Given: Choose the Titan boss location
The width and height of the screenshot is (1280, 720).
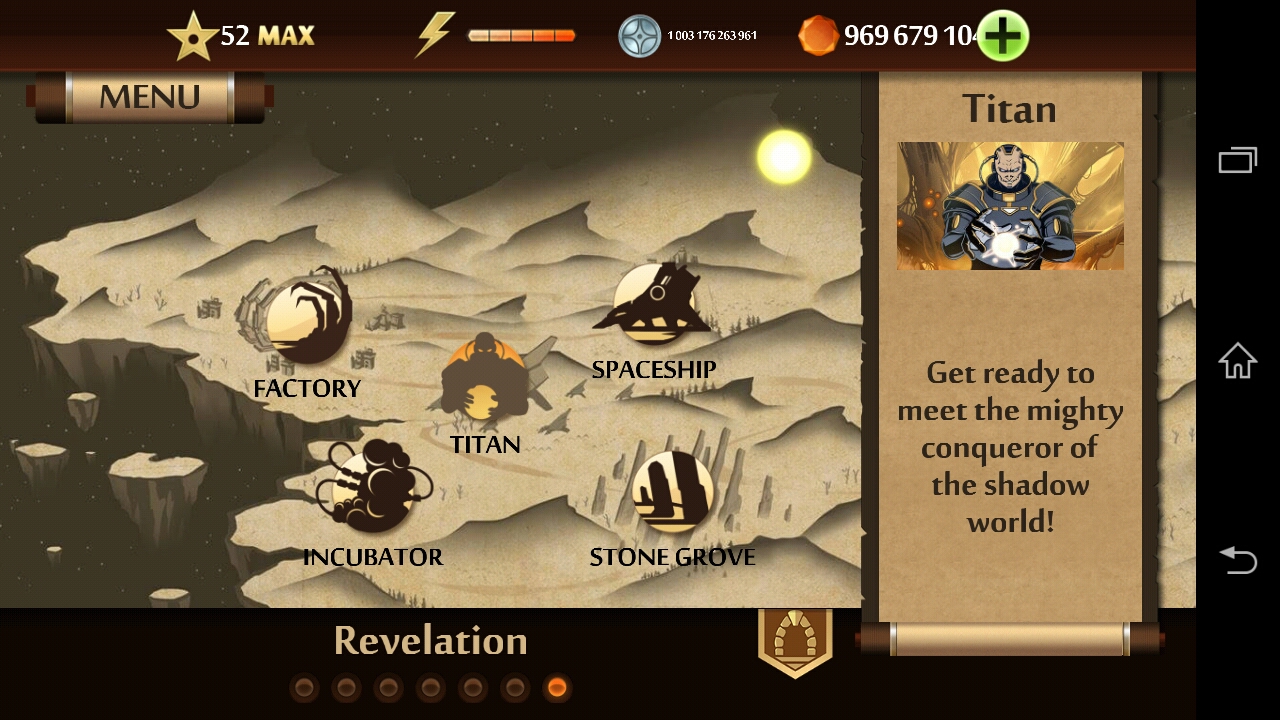Looking at the screenshot, I should click(485, 385).
